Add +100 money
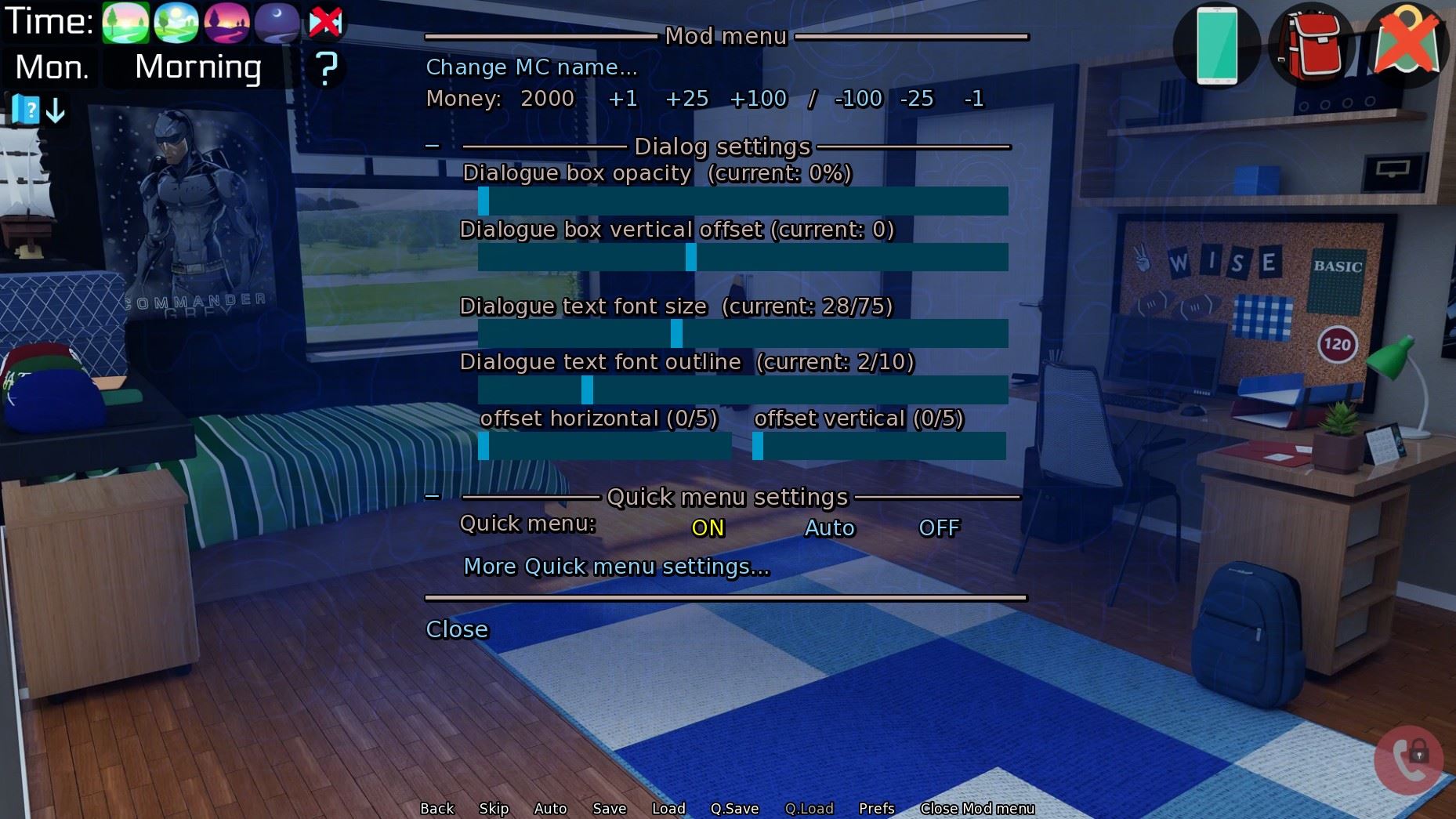Image resolution: width=1456 pixels, height=819 pixels. point(757,99)
